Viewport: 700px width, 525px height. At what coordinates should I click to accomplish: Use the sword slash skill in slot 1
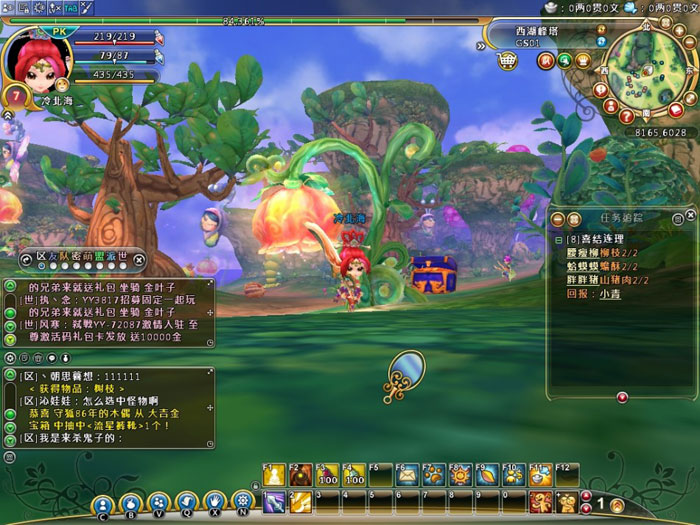pyautogui.click(x=274, y=500)
